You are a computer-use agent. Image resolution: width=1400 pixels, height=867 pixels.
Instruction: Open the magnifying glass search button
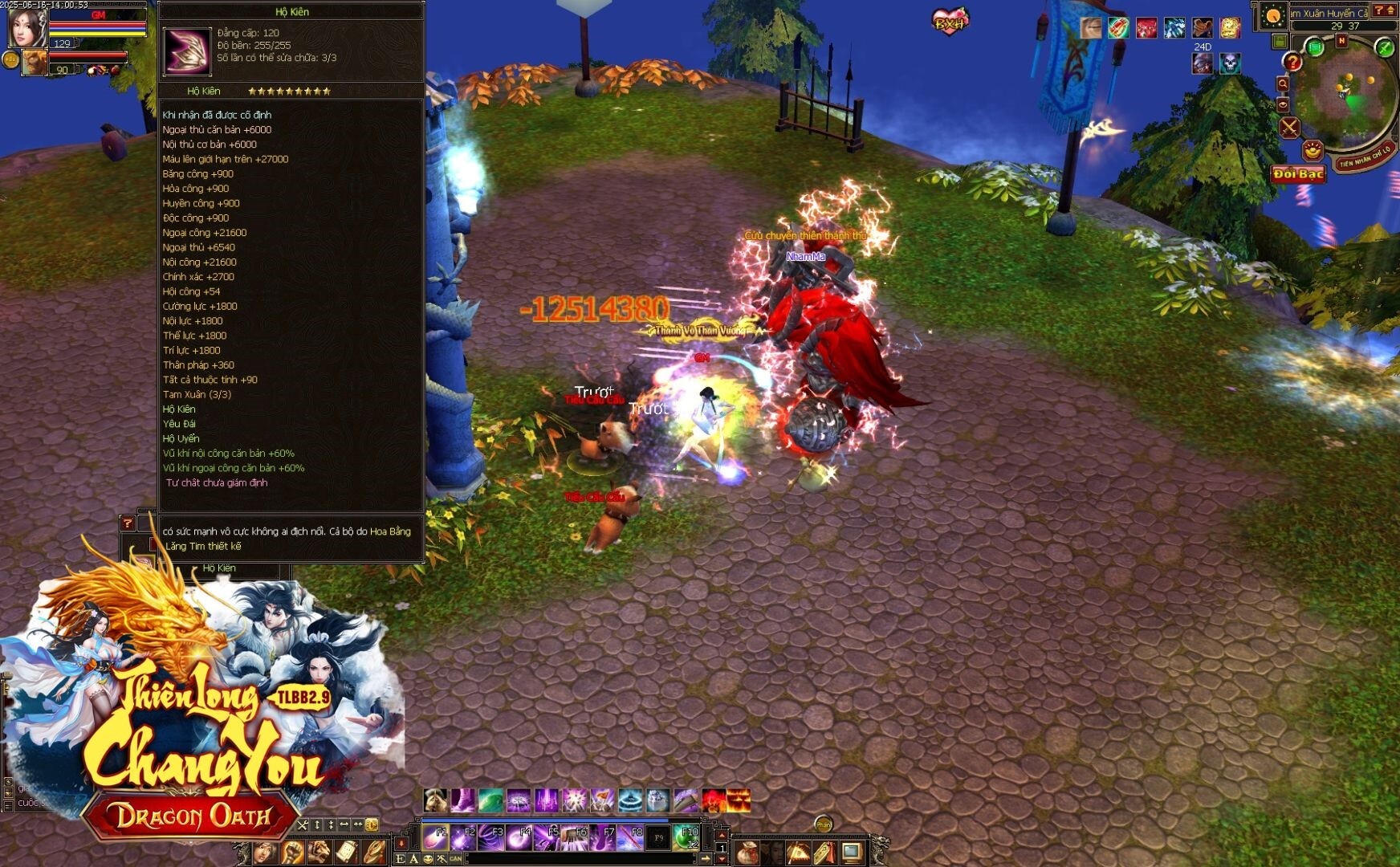coord(1283,83)
